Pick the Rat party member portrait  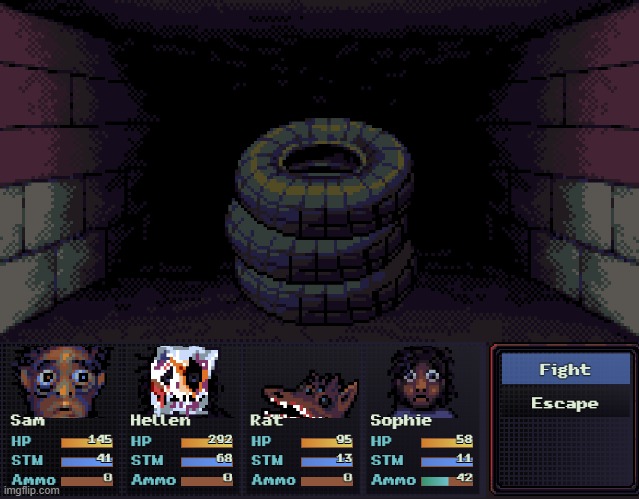pyautogui.click(x=308, y=392)
